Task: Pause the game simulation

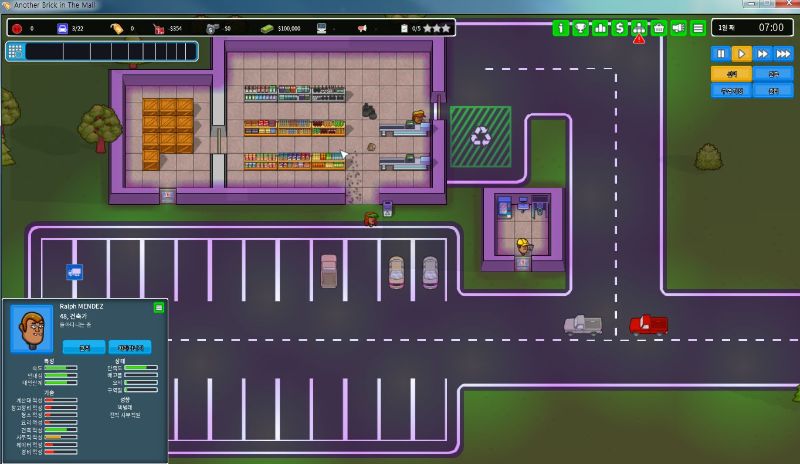Action: point(720,54)
